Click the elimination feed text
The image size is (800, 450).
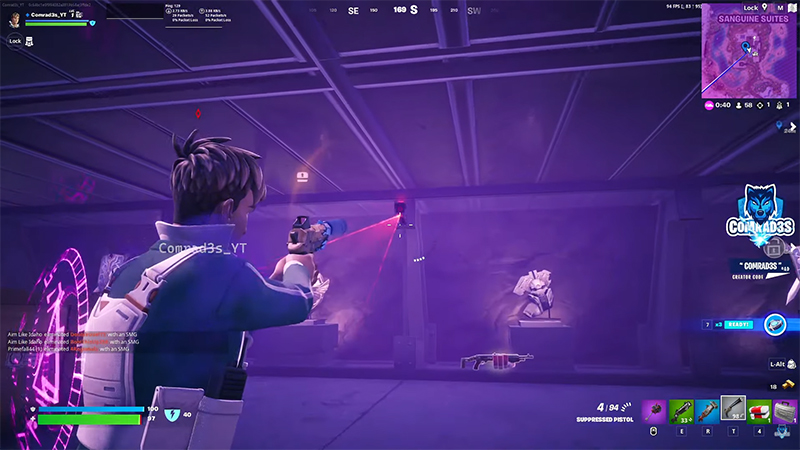pos(68,341)
